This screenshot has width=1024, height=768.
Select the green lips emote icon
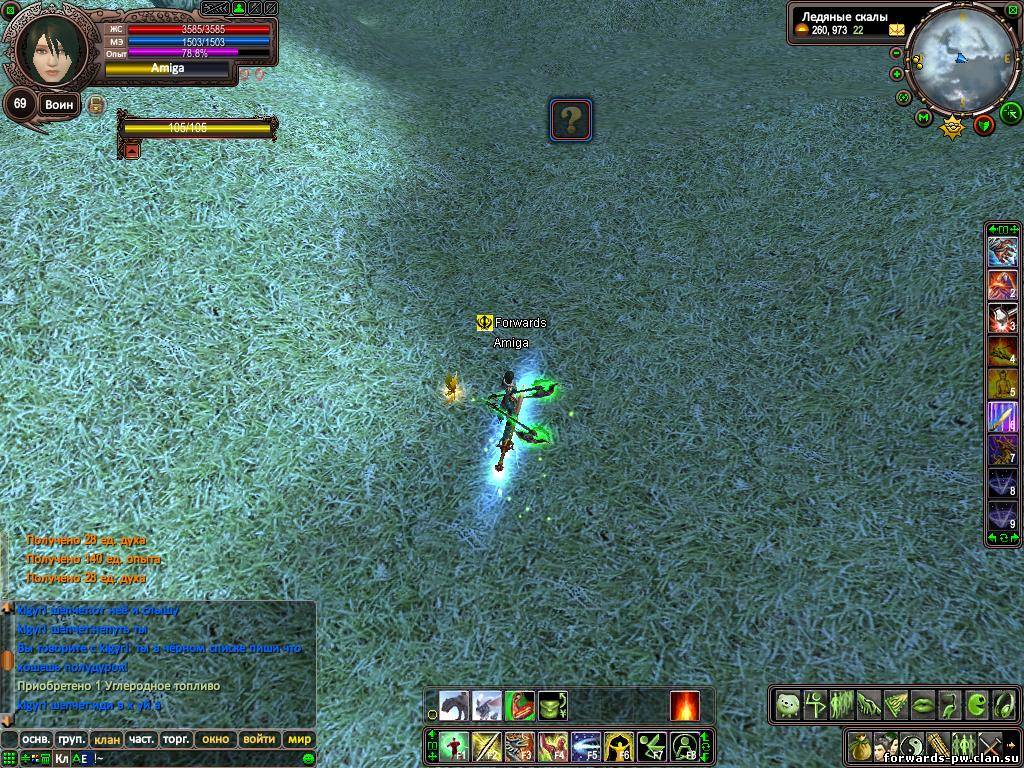click(x=921, y=704)
